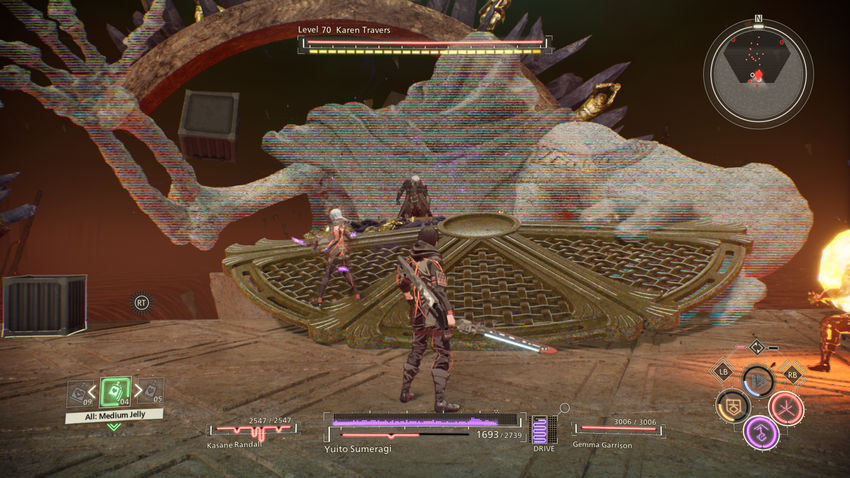Click the right arrow beside the selected item
Image resolution: width=850 pixels, height=478 pixels.
(x=137, y=391)
